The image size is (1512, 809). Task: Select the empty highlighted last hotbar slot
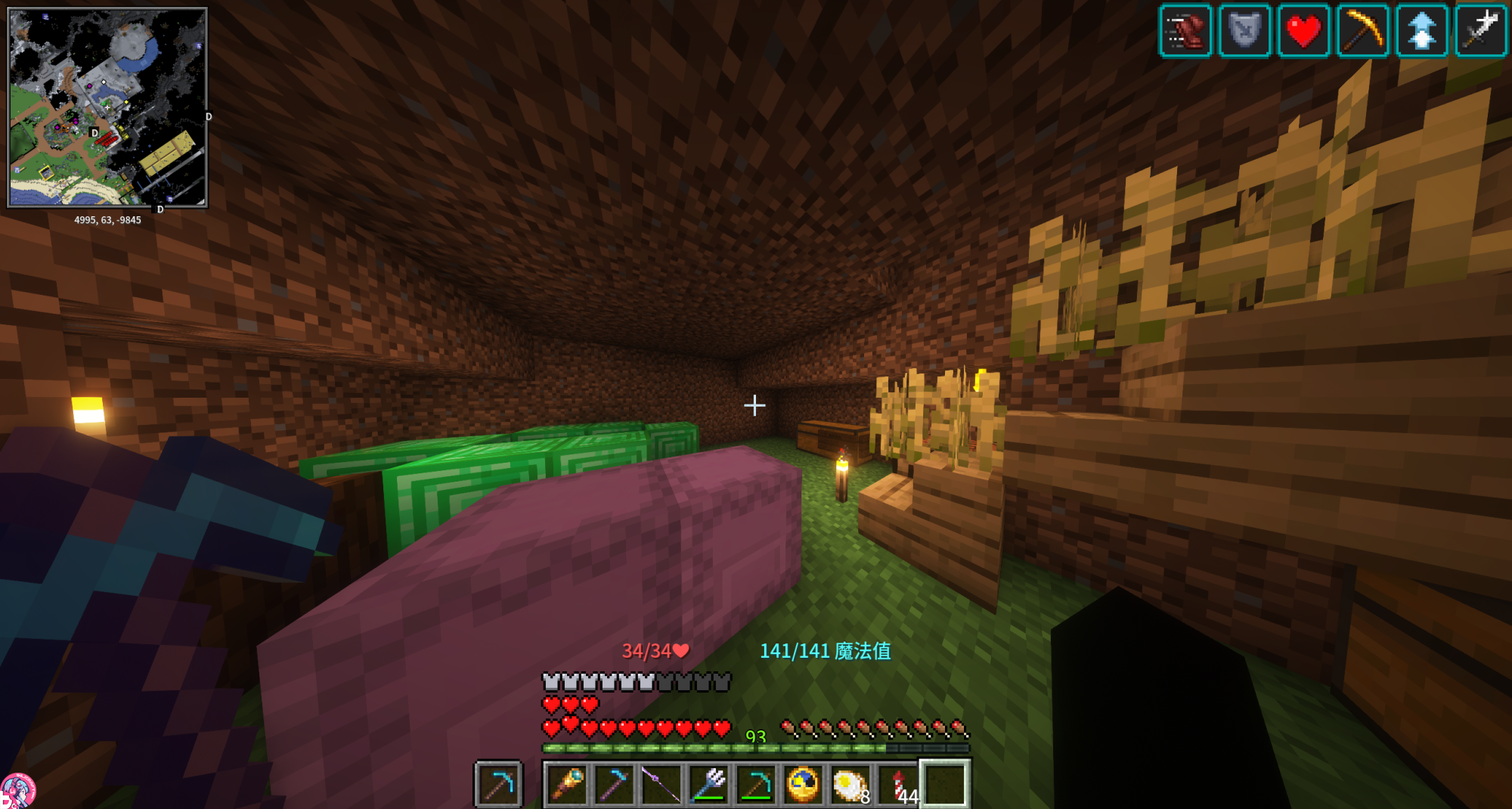944,784
